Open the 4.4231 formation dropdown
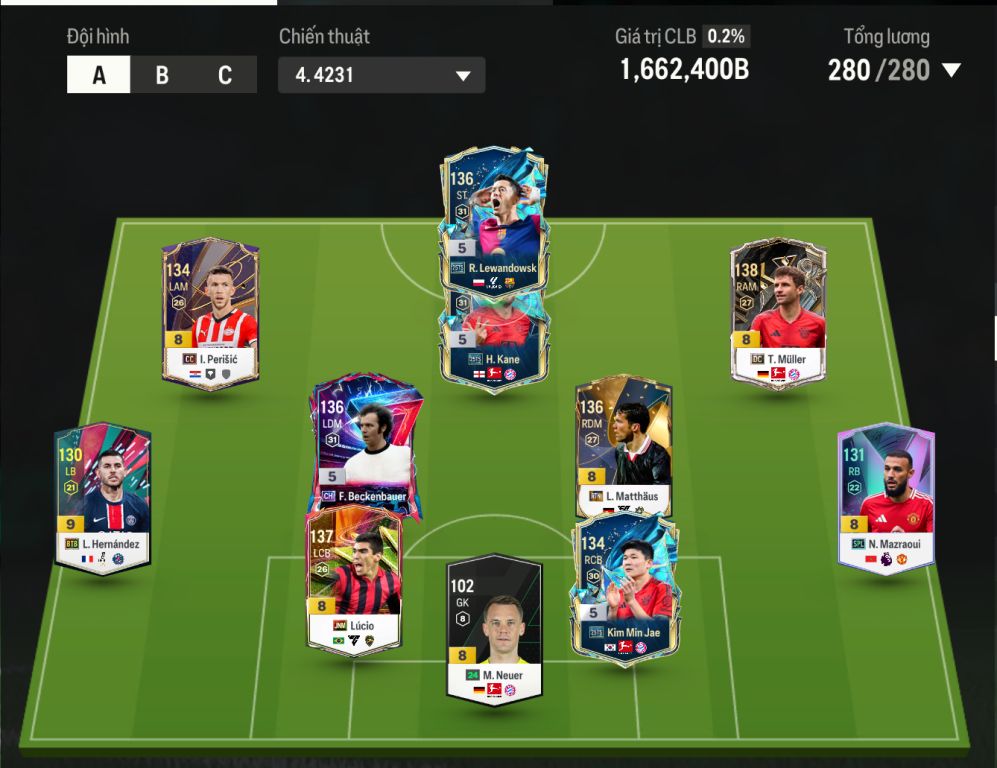 coord(381,75)
